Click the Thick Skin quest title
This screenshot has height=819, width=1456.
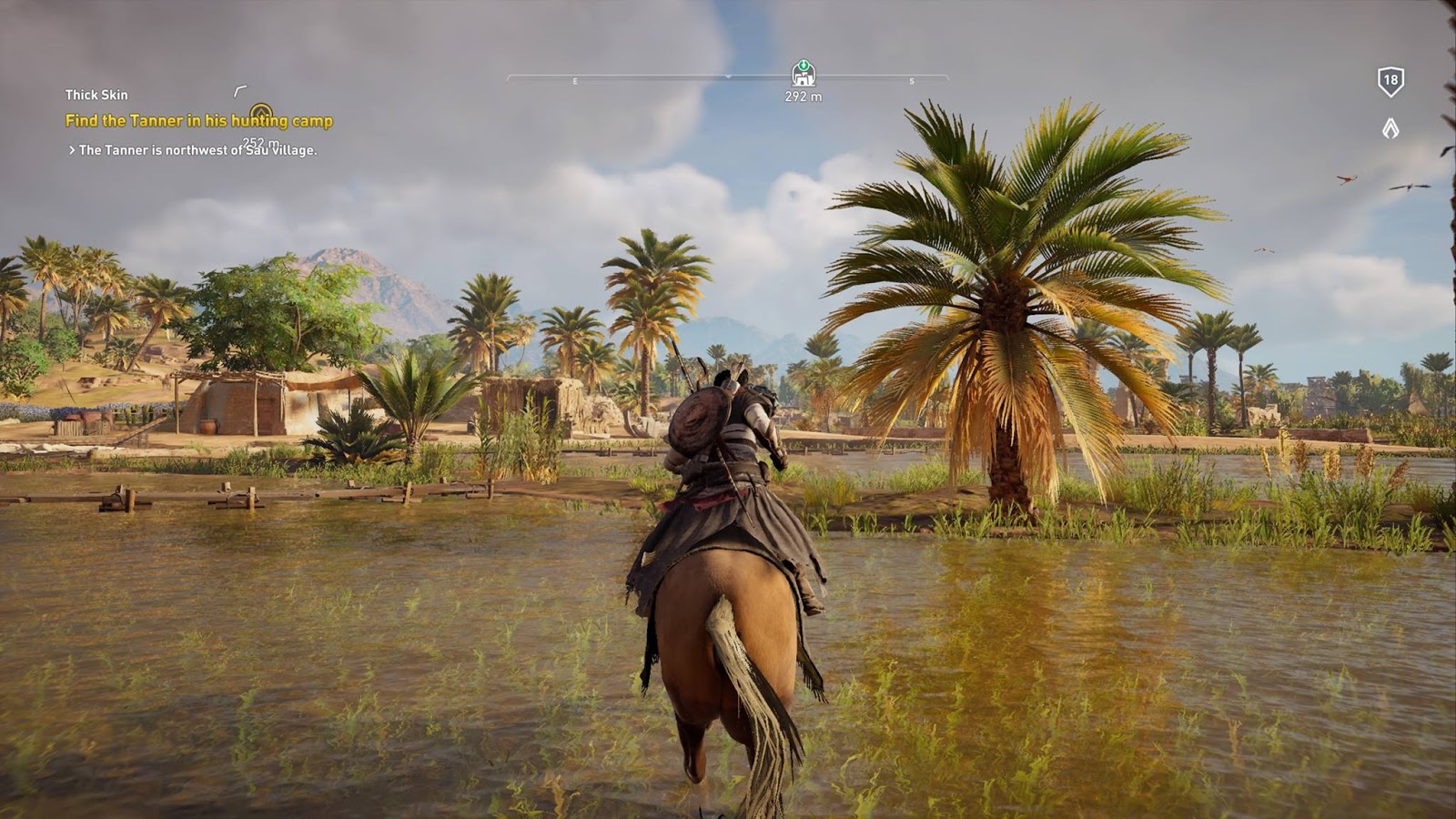tap(96, 95)
